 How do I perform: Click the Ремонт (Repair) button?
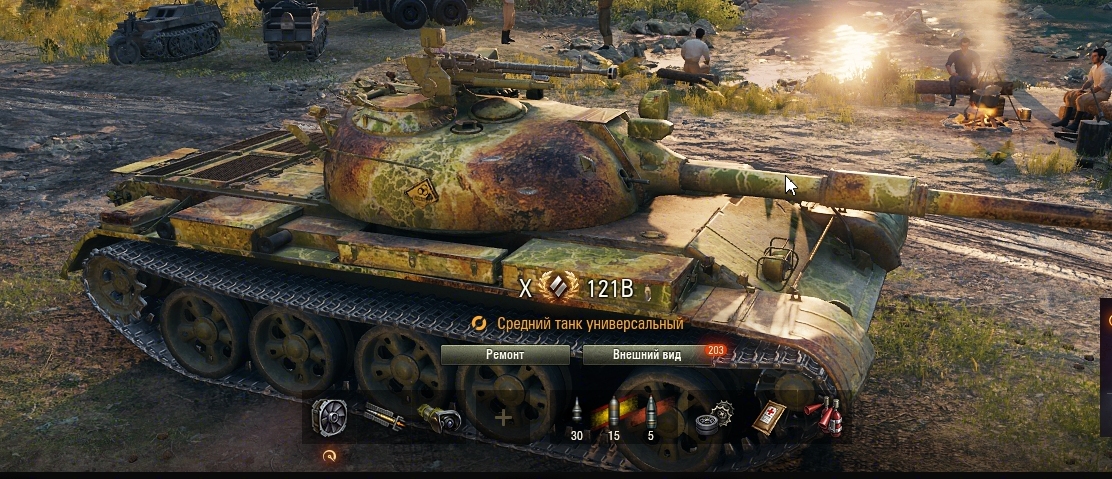[x=505, y=355]
